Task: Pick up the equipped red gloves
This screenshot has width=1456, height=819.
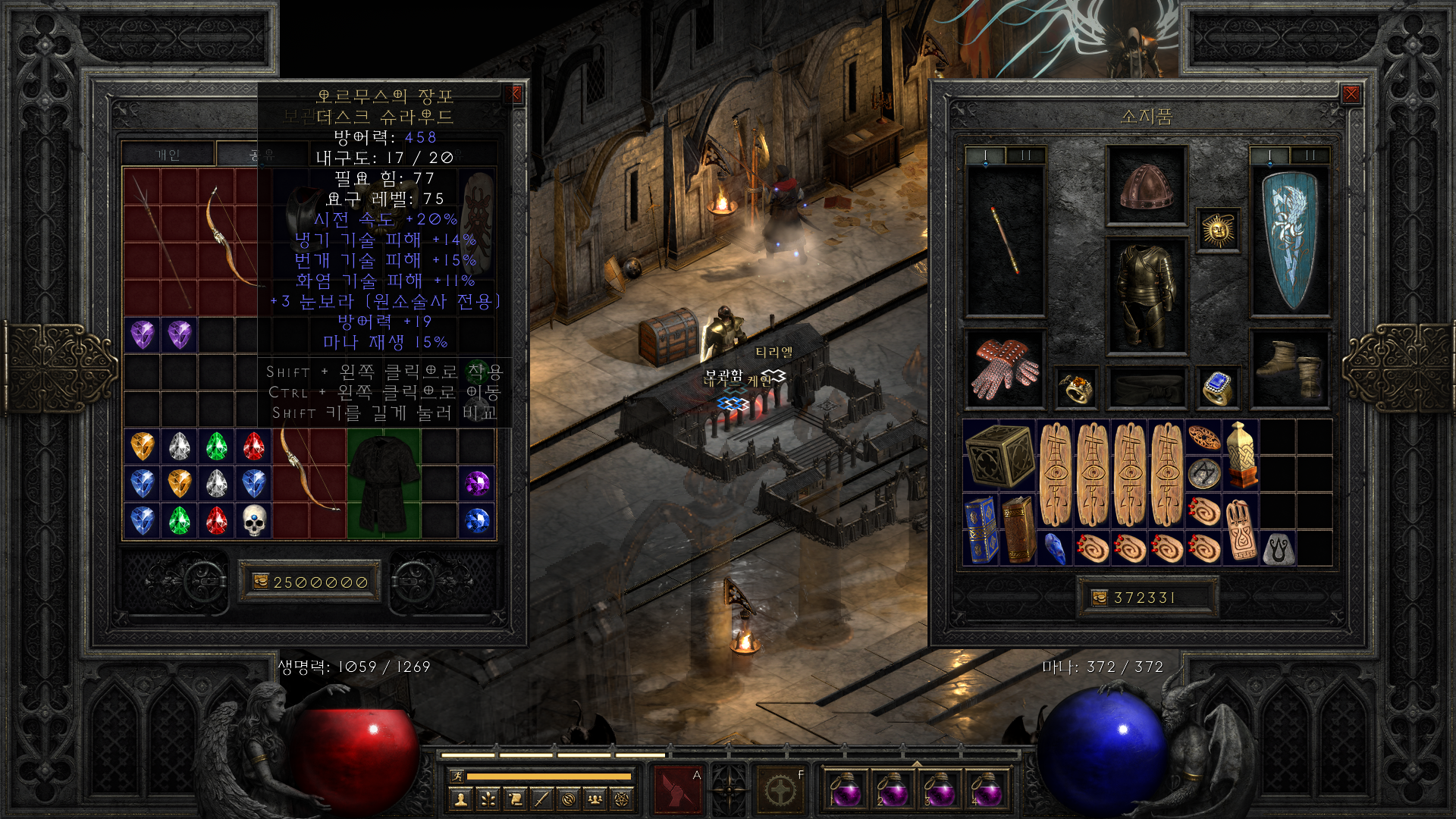Action: coord(1005,369)
